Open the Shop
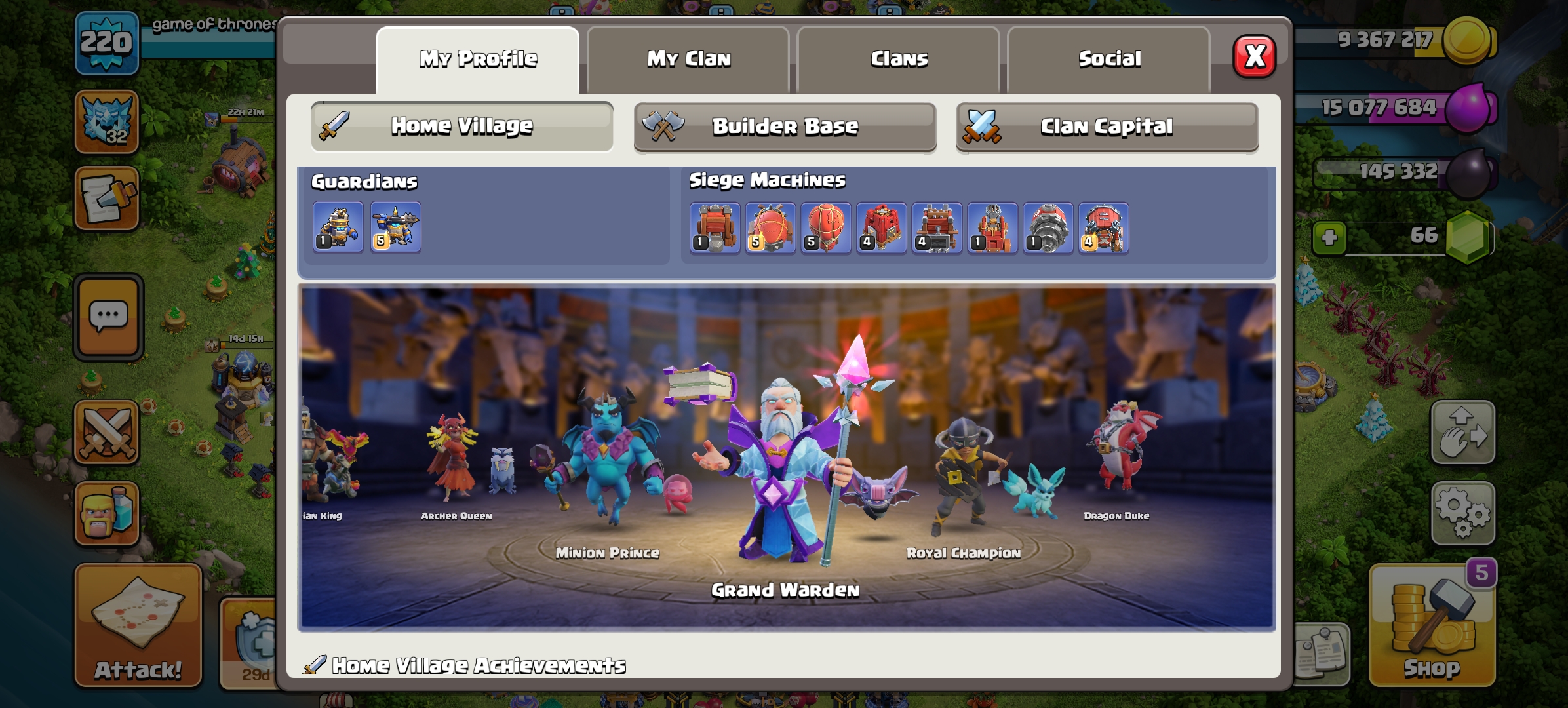1568x708 pixels. tap(1432, 626)
